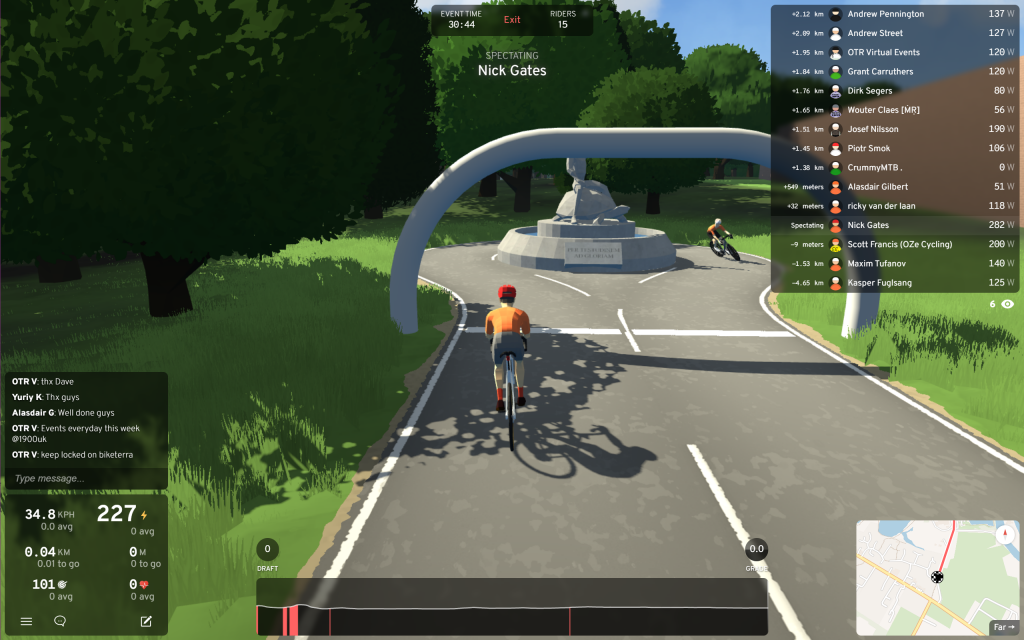The image size is (1024, 640).
Task: Click the chat message input field
Action: coord(85,479)
